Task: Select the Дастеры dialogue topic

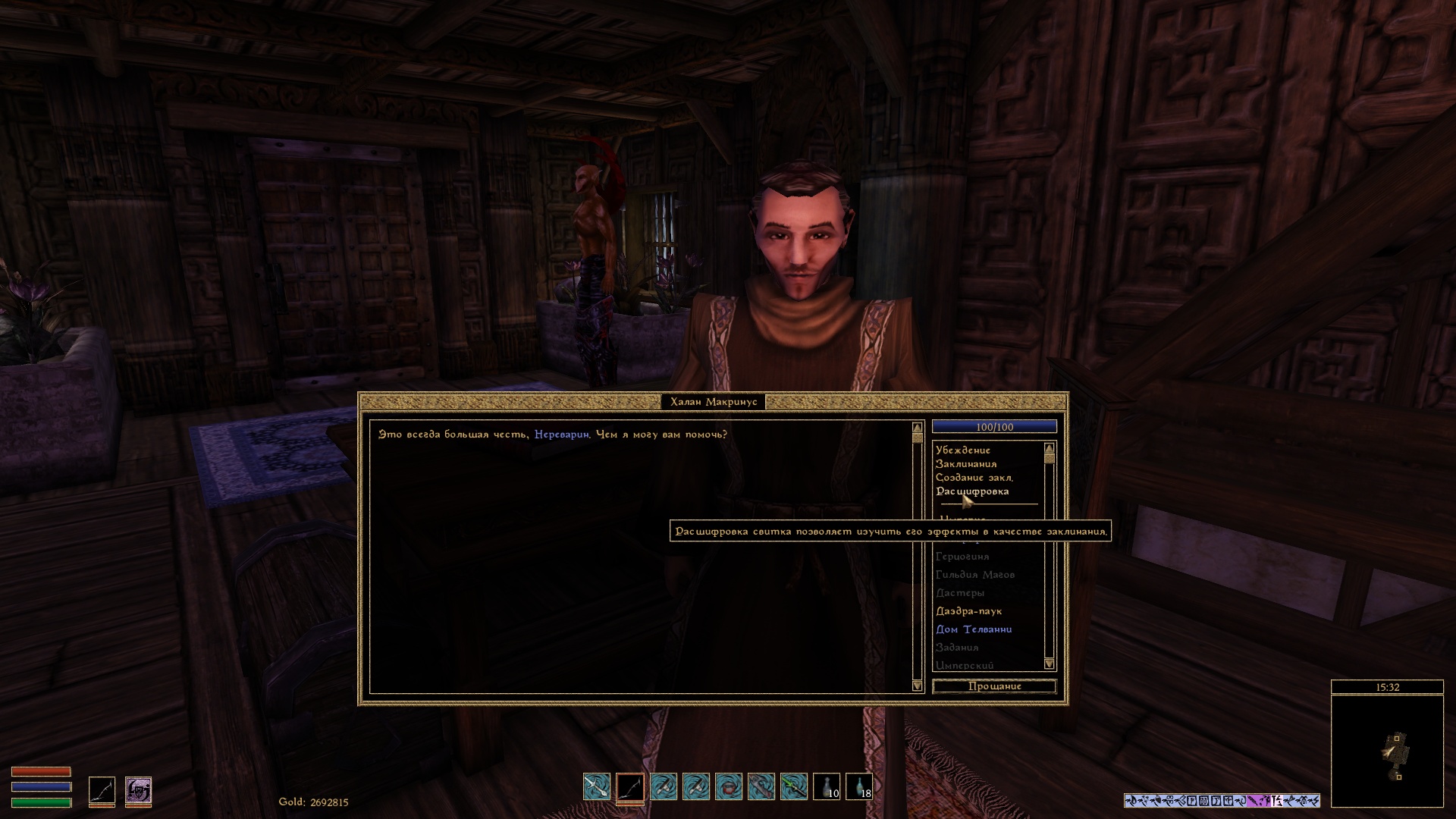Action: [x=959, y=593]
